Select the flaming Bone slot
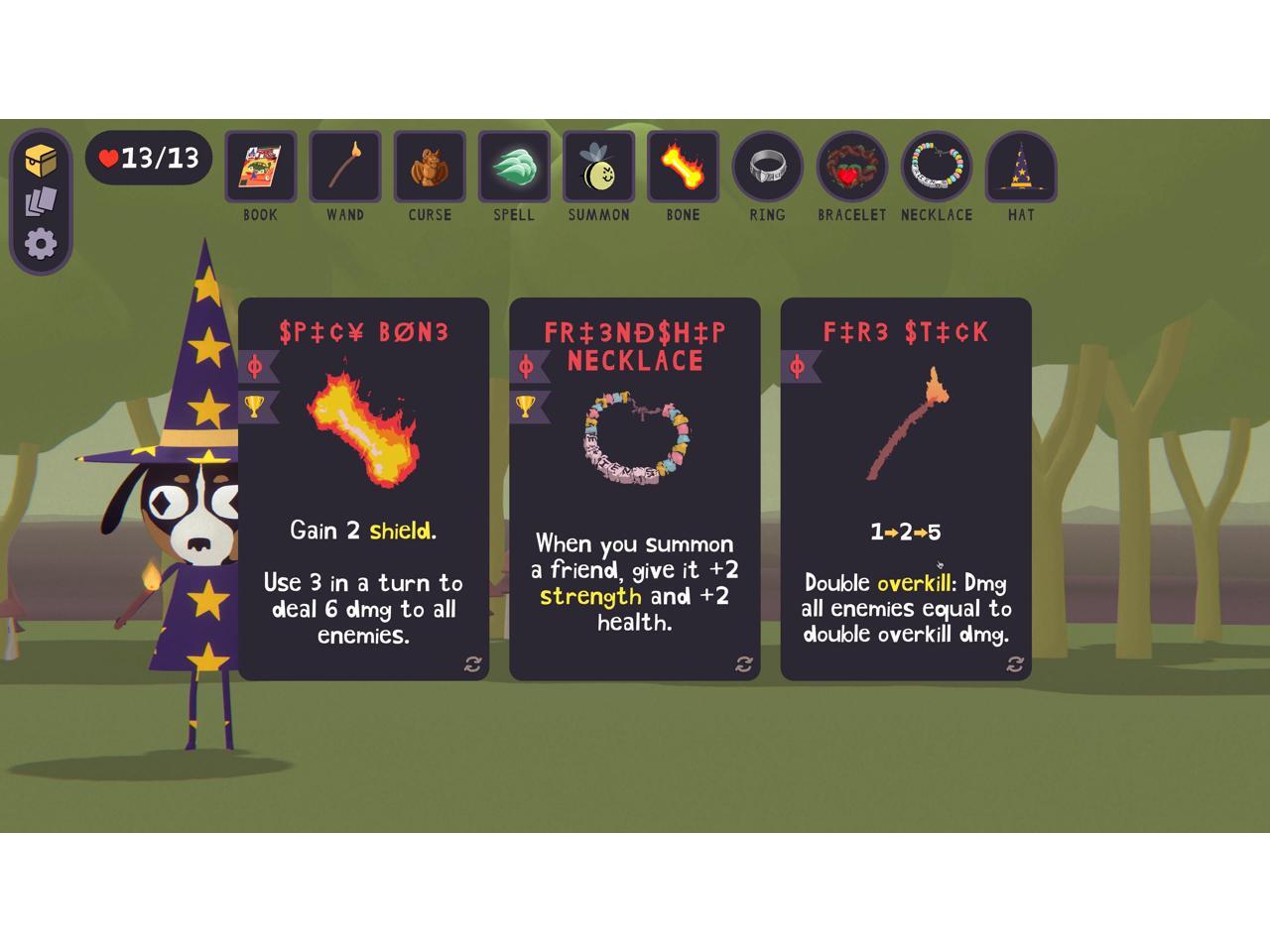Screen dimensions: 1270x952 [x=683, y=167]
